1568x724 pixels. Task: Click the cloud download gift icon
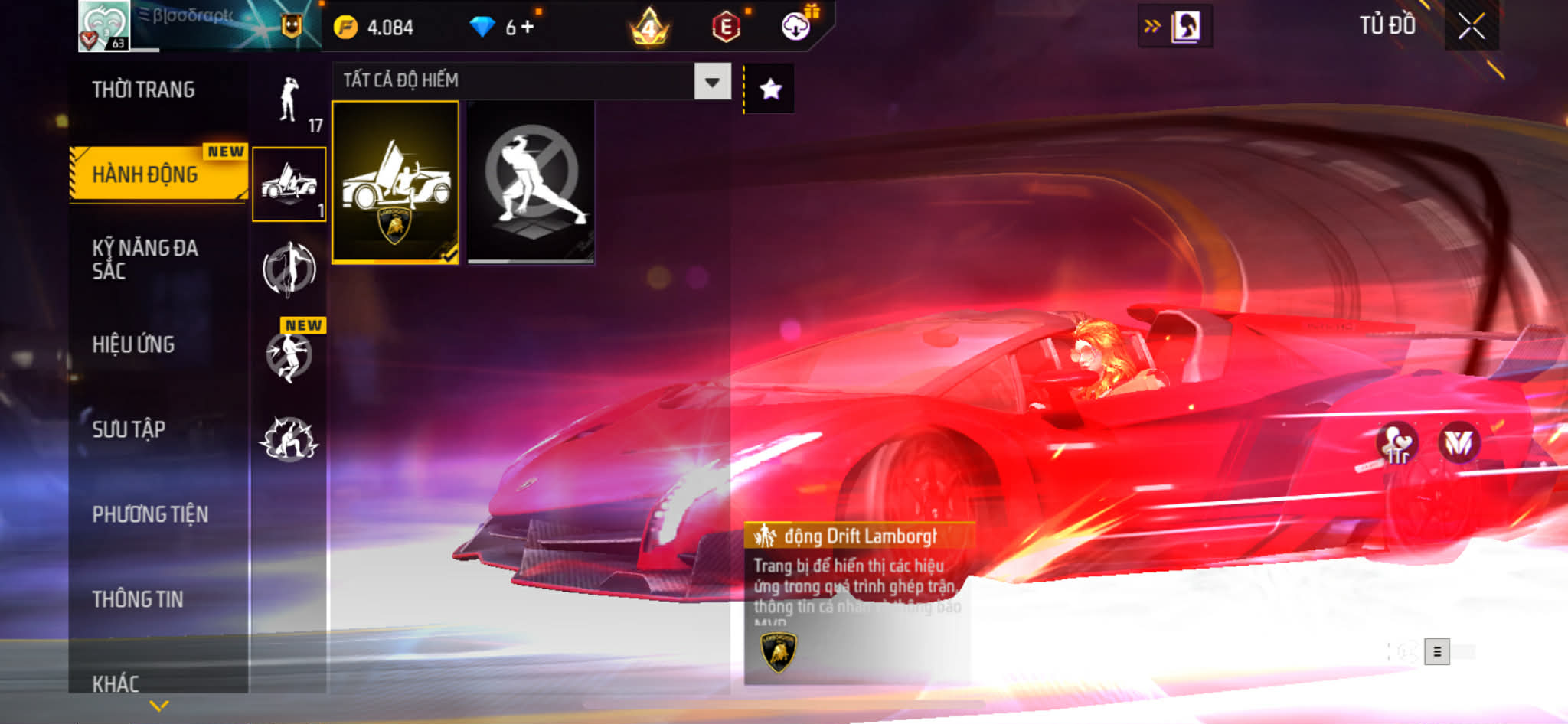[796, 27]
